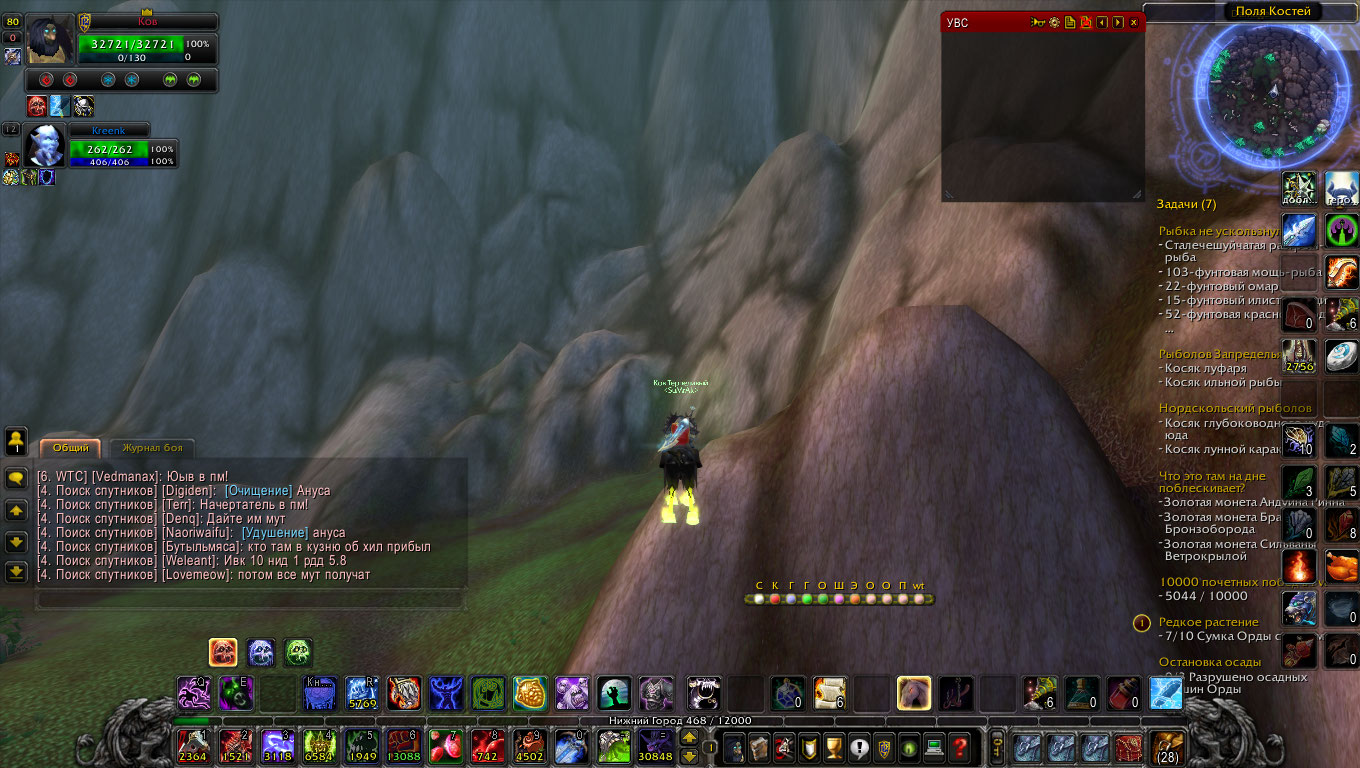Activate the red-highlighted skull presence icon
Image resolution: width=1360 pixels, height=768 pixels.
click(222, 652)
